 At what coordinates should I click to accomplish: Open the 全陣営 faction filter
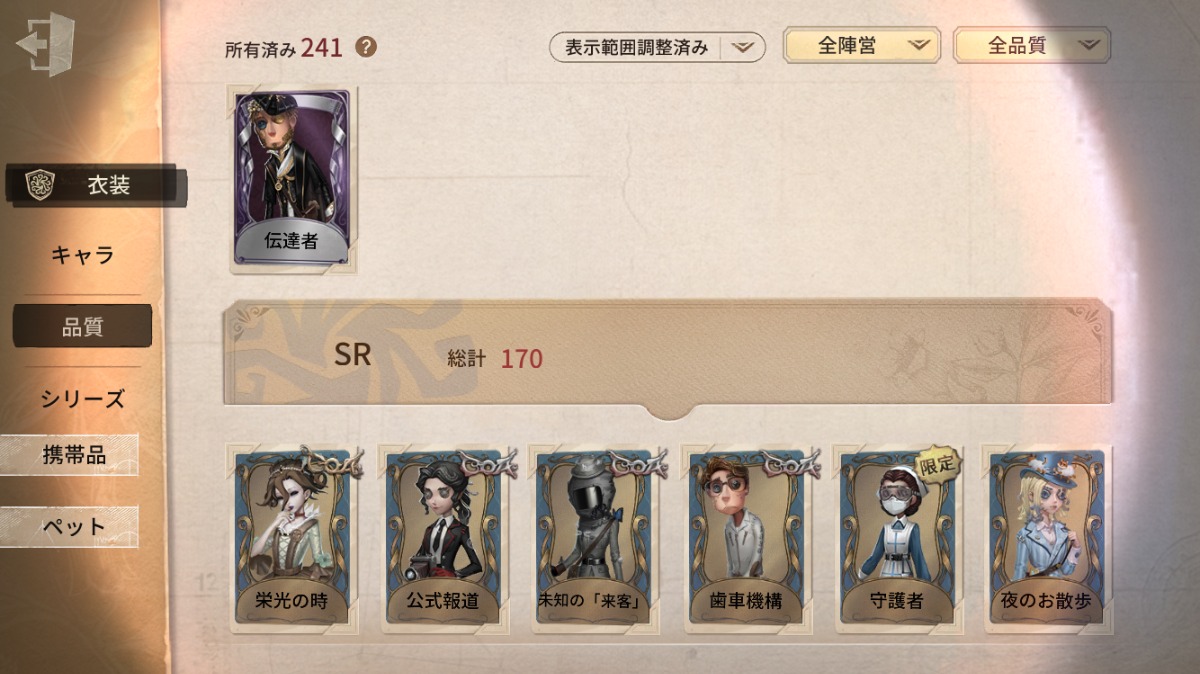tap(861, 46)
